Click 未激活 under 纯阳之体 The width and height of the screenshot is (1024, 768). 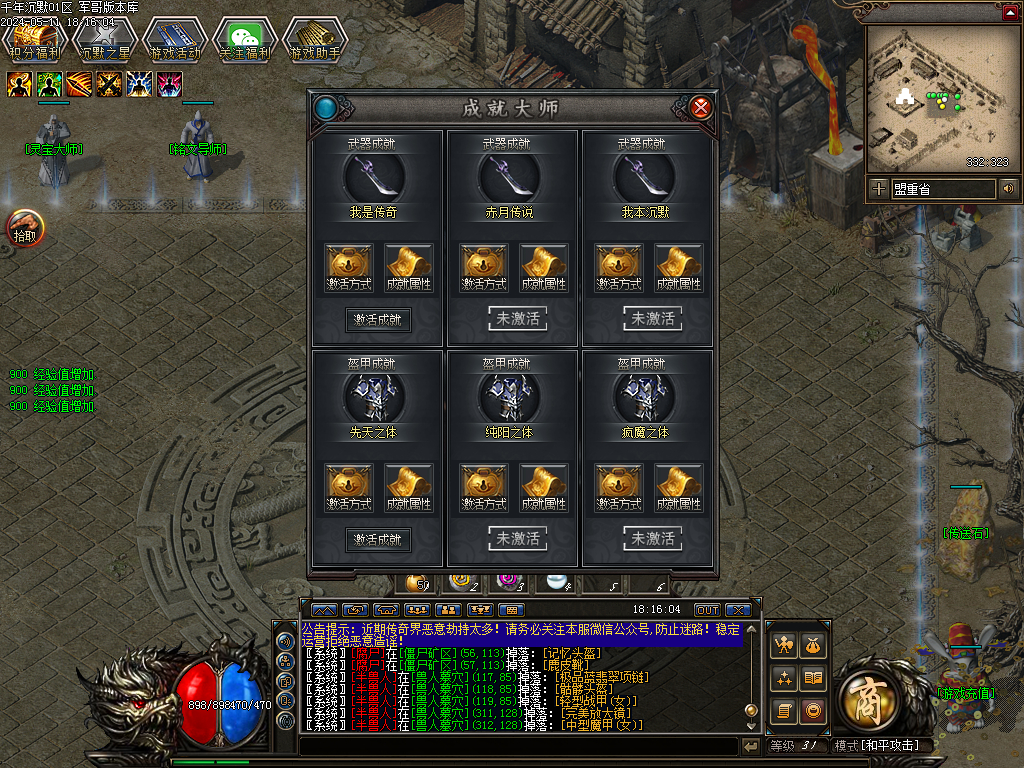517,539
